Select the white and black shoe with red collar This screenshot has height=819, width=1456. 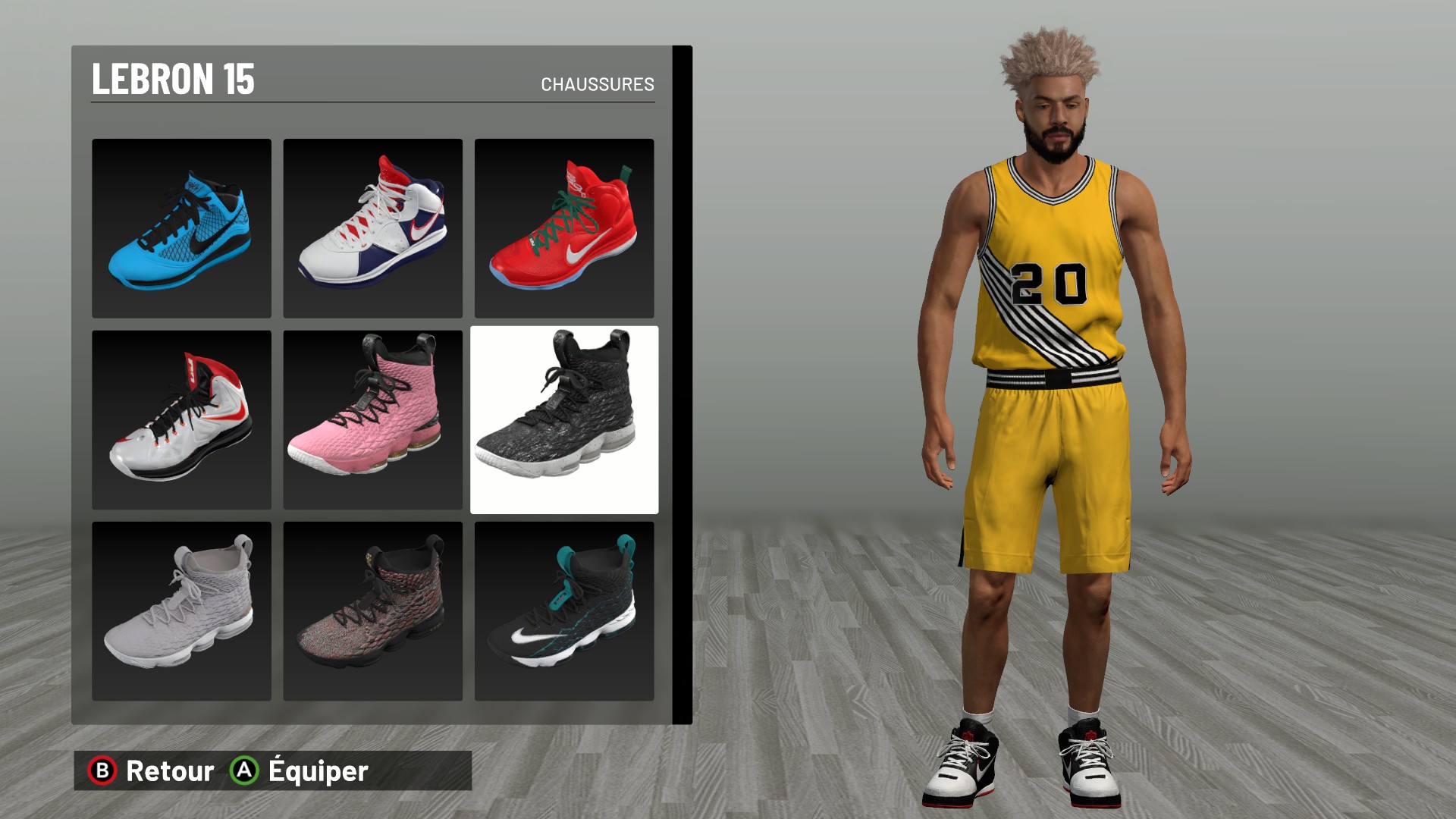[x=181, y=419]
